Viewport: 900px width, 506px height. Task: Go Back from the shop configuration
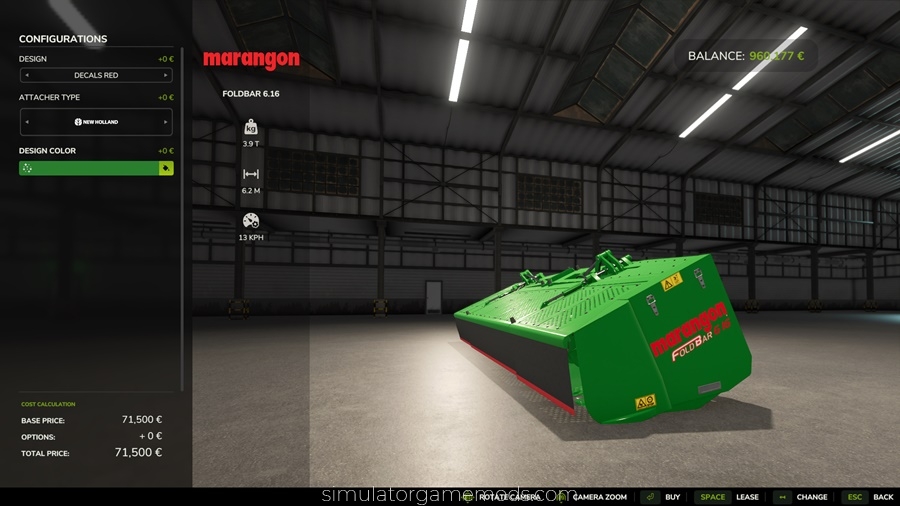[x=870, y=497]
